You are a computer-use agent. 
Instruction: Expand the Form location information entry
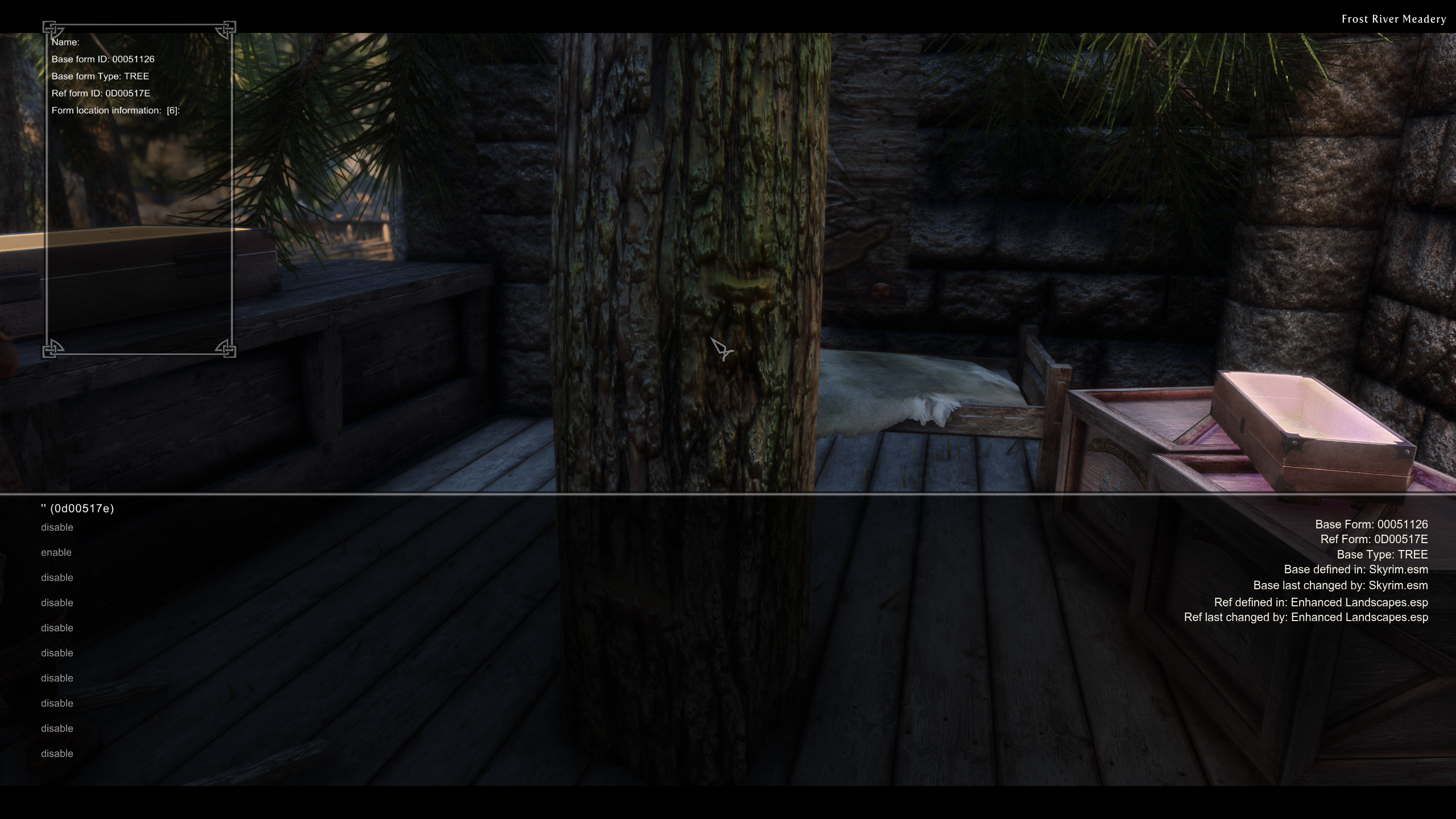tap(115, 110)
